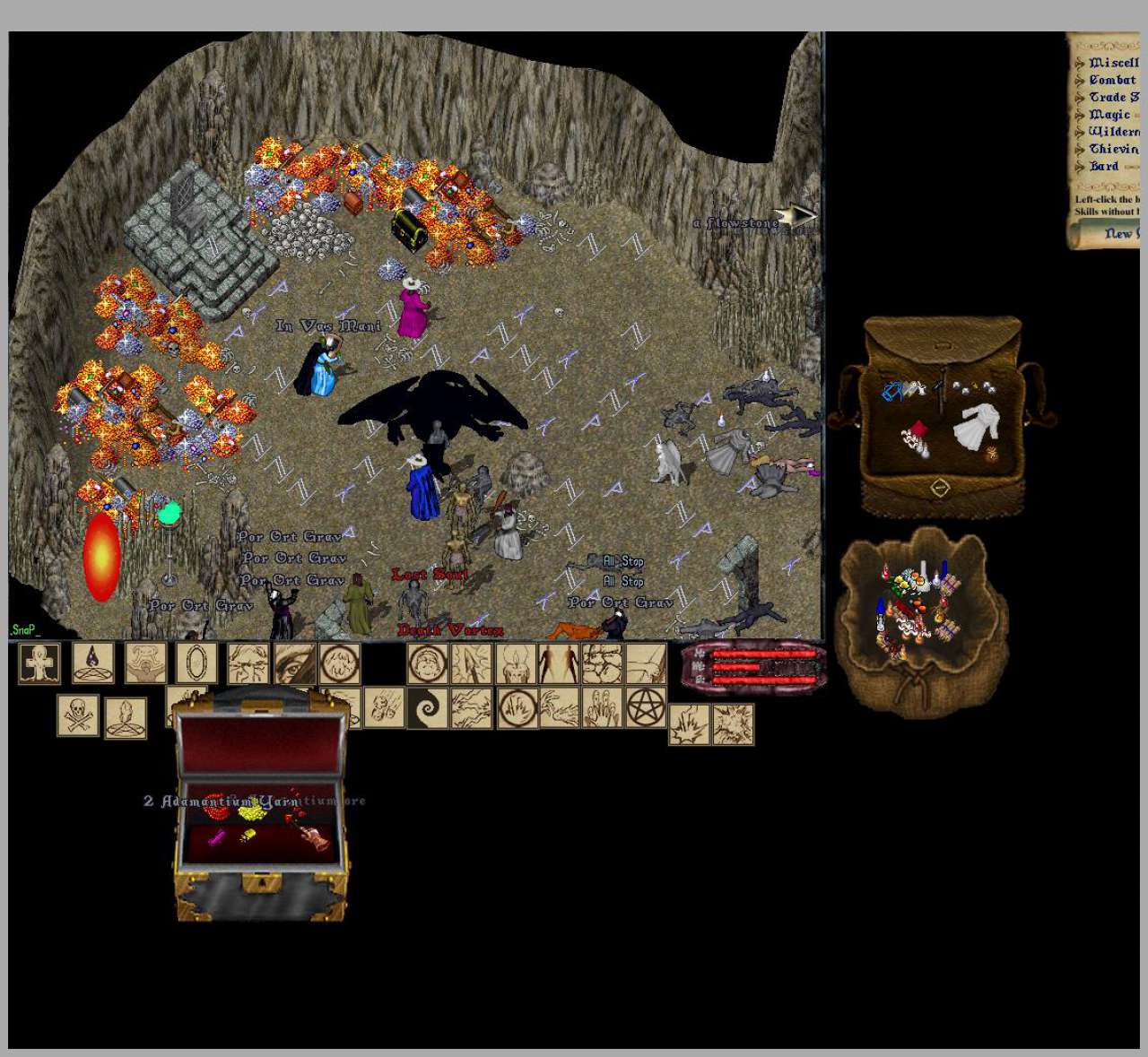Use the purple flame on pentagram icon
The image size is (1148, 1057).
click(93, 663)
